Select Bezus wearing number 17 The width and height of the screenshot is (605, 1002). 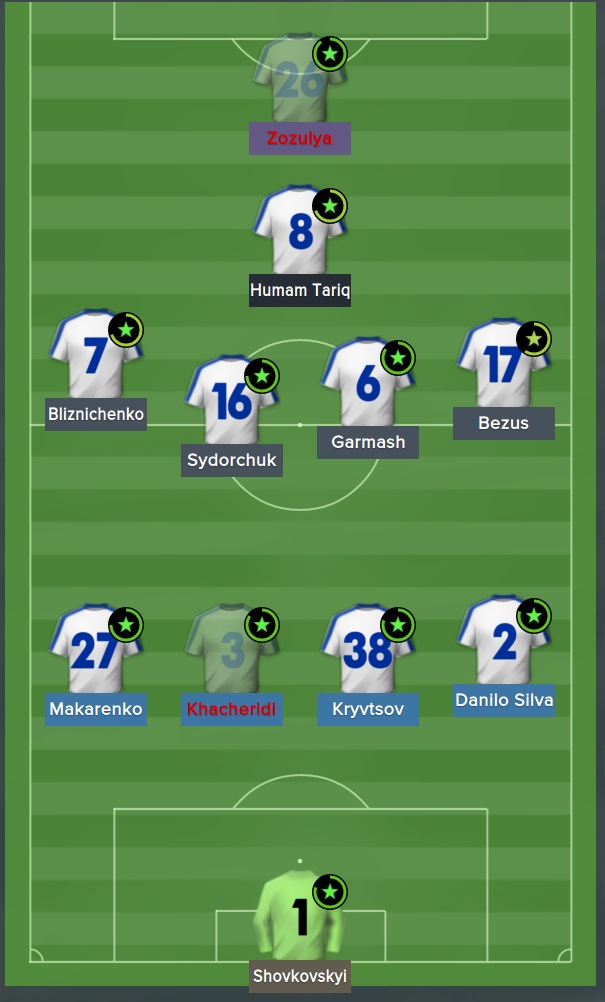pyautogui.click(x=503, y=364)
